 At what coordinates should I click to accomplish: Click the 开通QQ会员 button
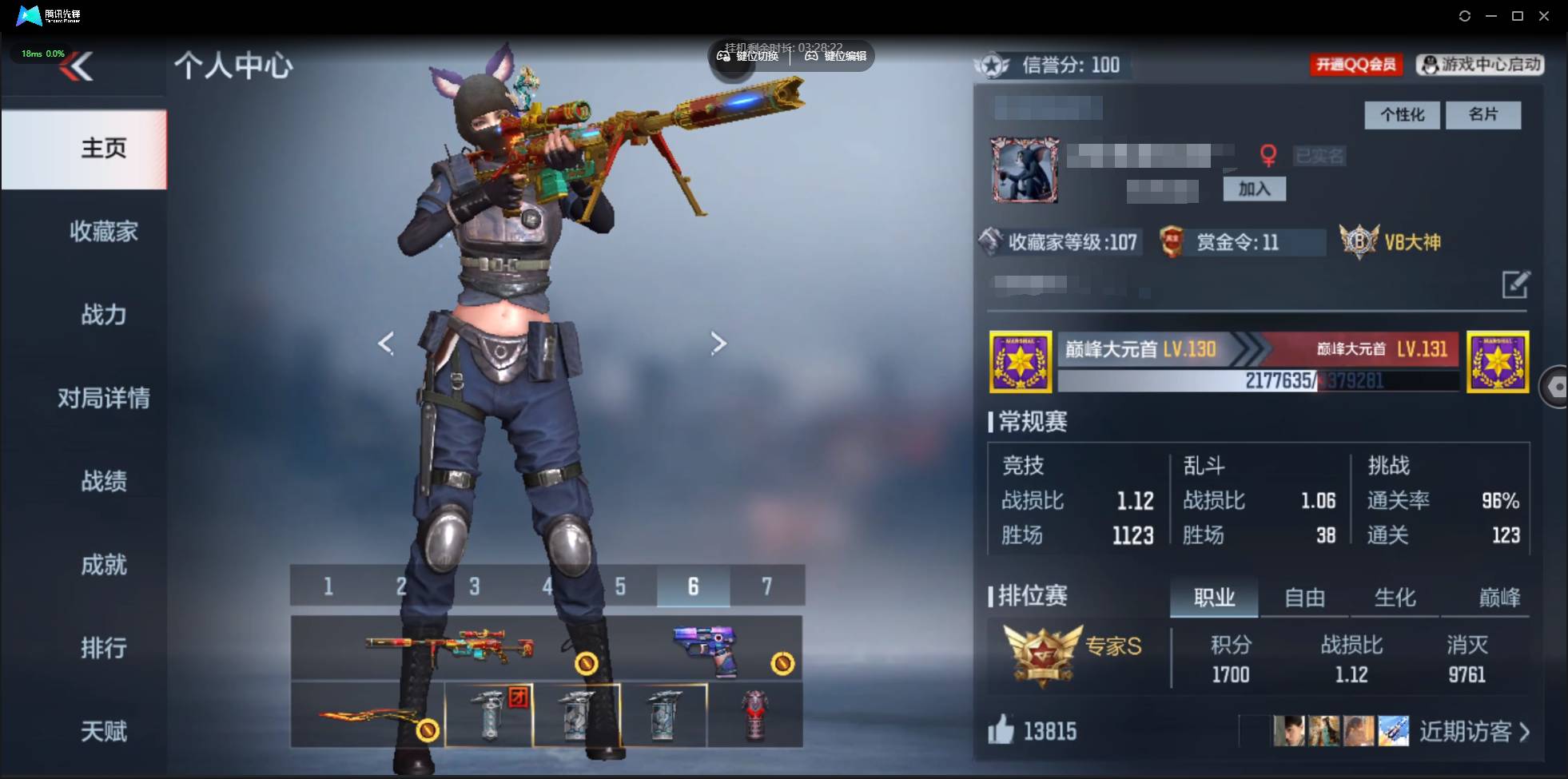pos(1355,65)
